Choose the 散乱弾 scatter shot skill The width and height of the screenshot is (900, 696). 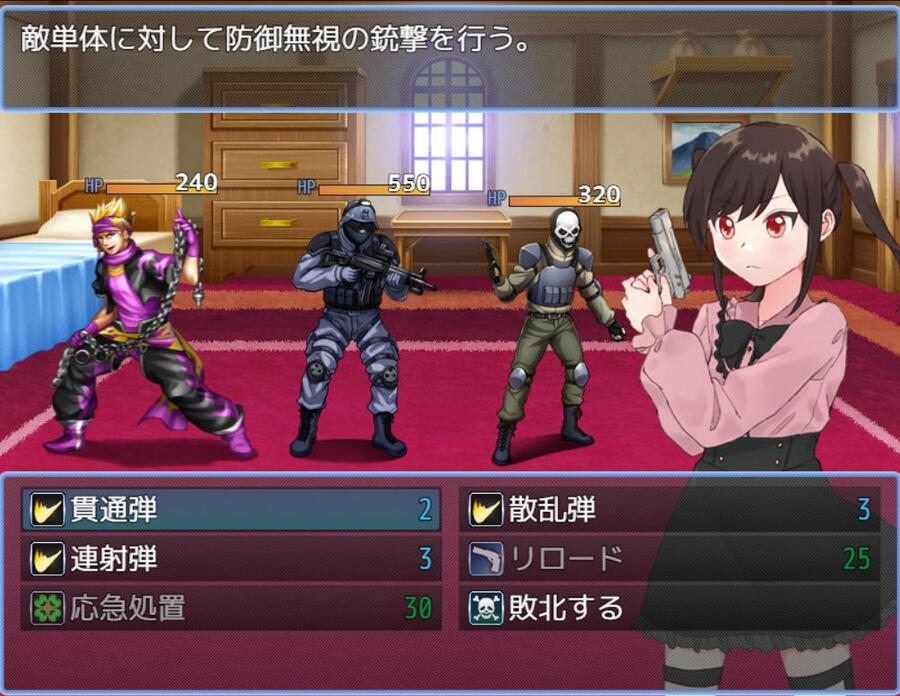pyautogui.click(x=669, y=510)
